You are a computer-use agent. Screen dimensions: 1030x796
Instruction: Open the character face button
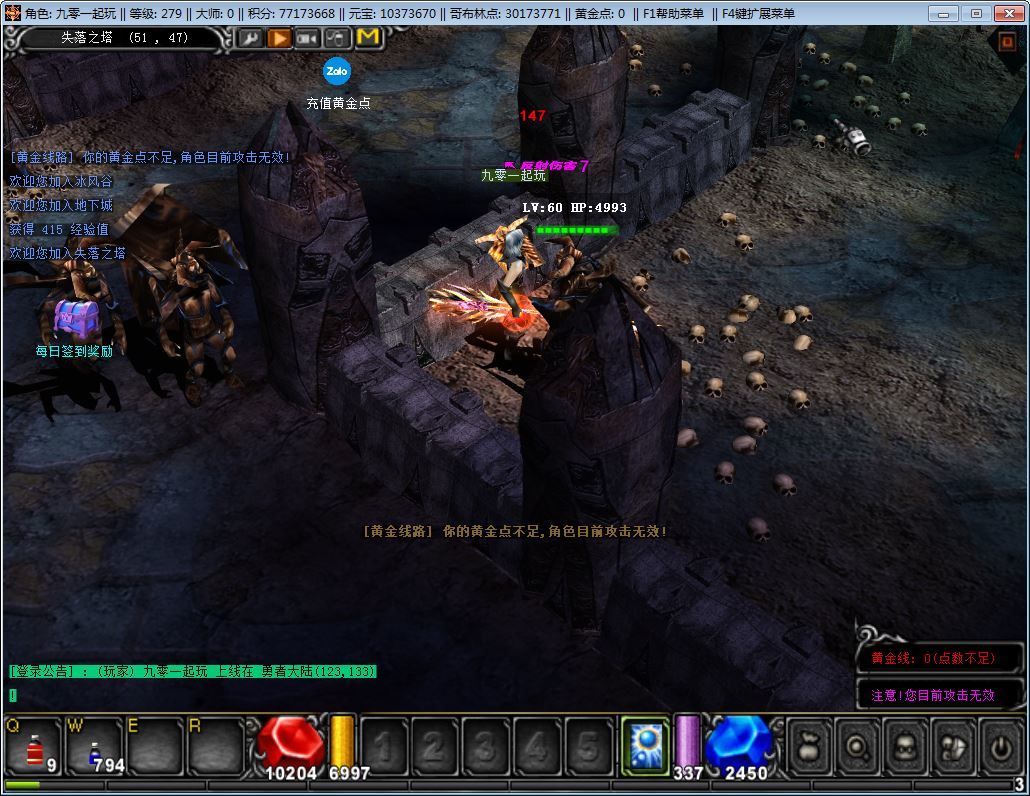pos(905,746)
